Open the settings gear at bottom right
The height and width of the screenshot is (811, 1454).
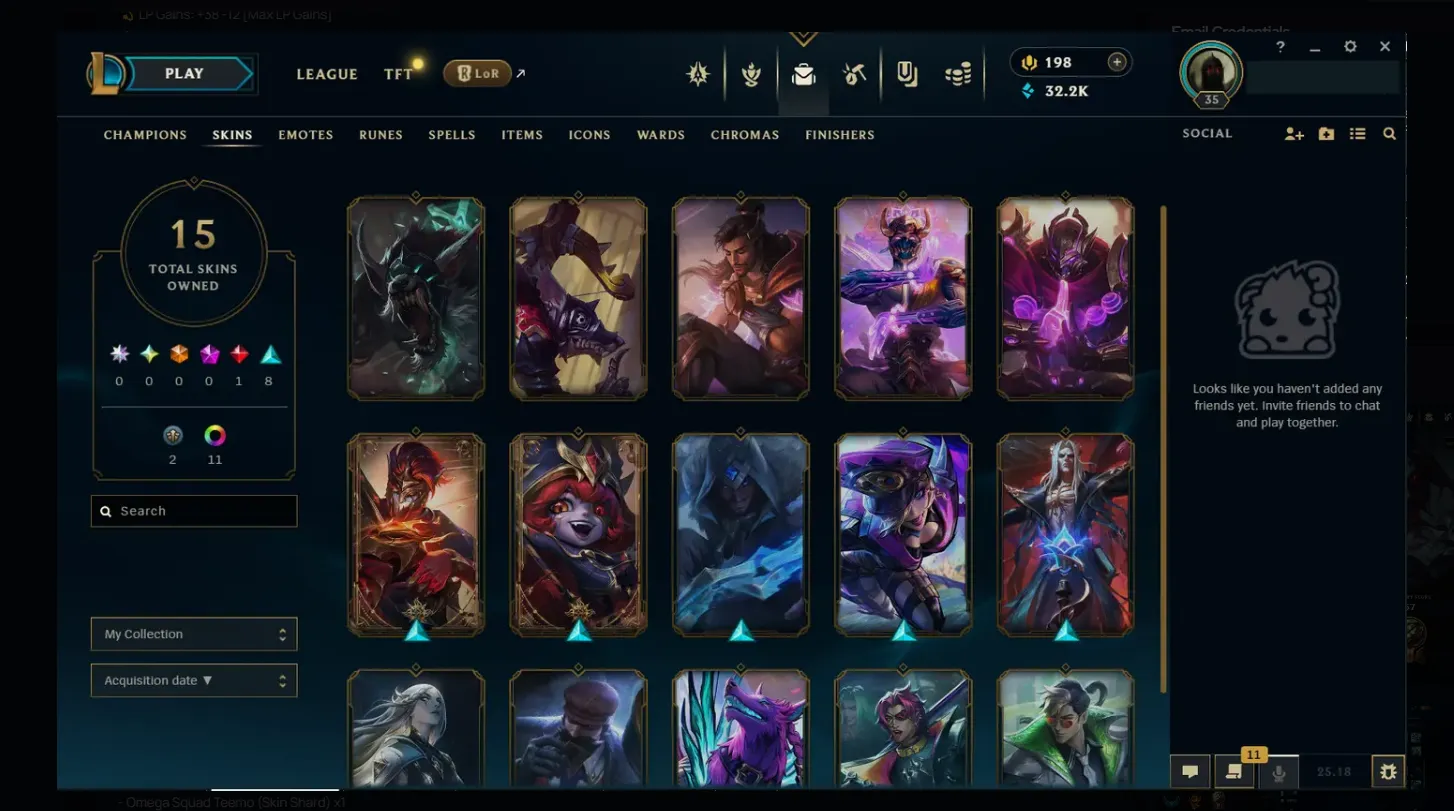[1388, 771]
